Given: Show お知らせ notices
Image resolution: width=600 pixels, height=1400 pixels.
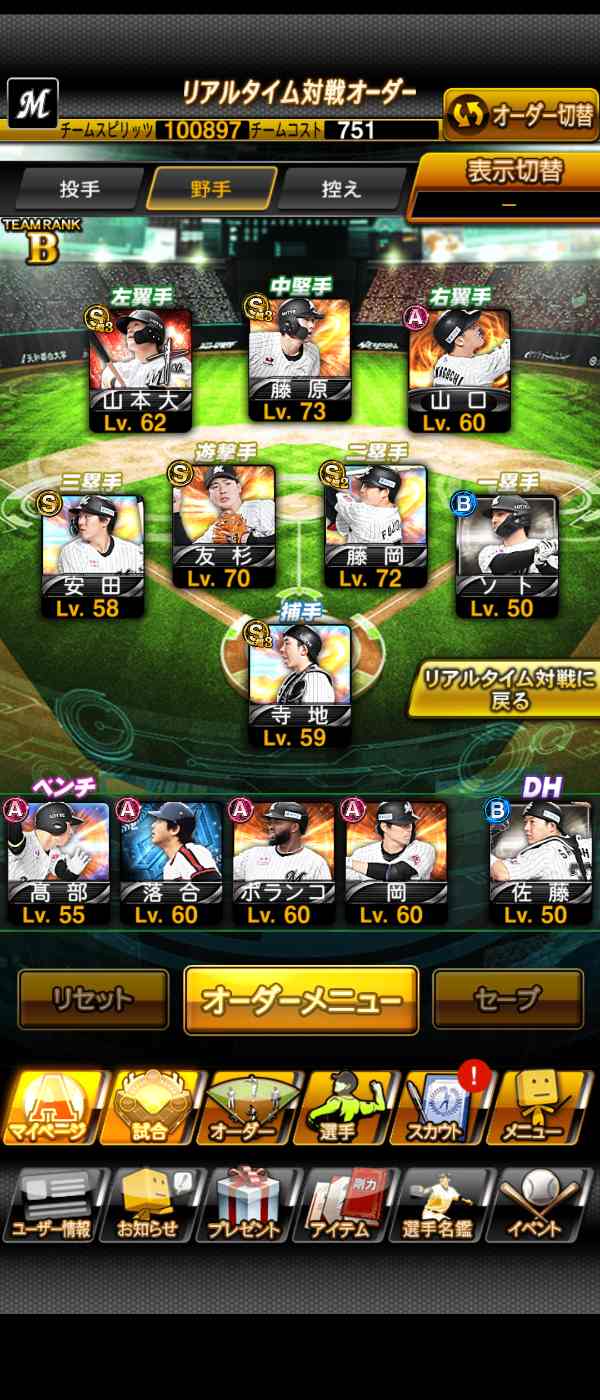Looking at the screenshot, I should coord(149,1206).
